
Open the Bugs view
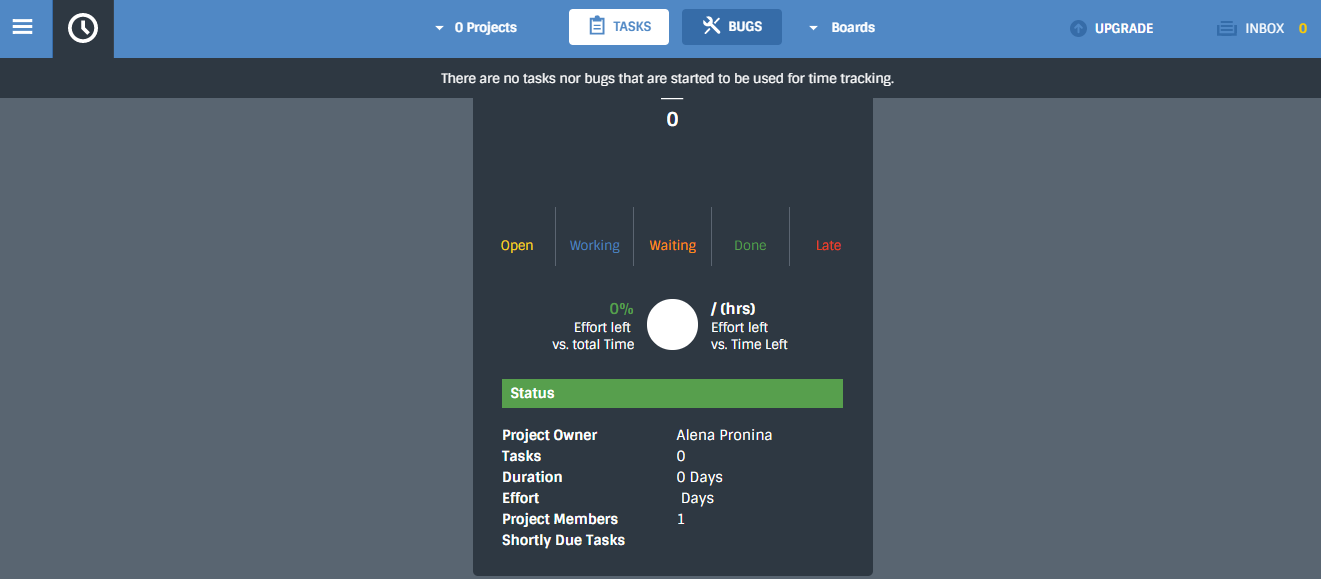[732, 27]
